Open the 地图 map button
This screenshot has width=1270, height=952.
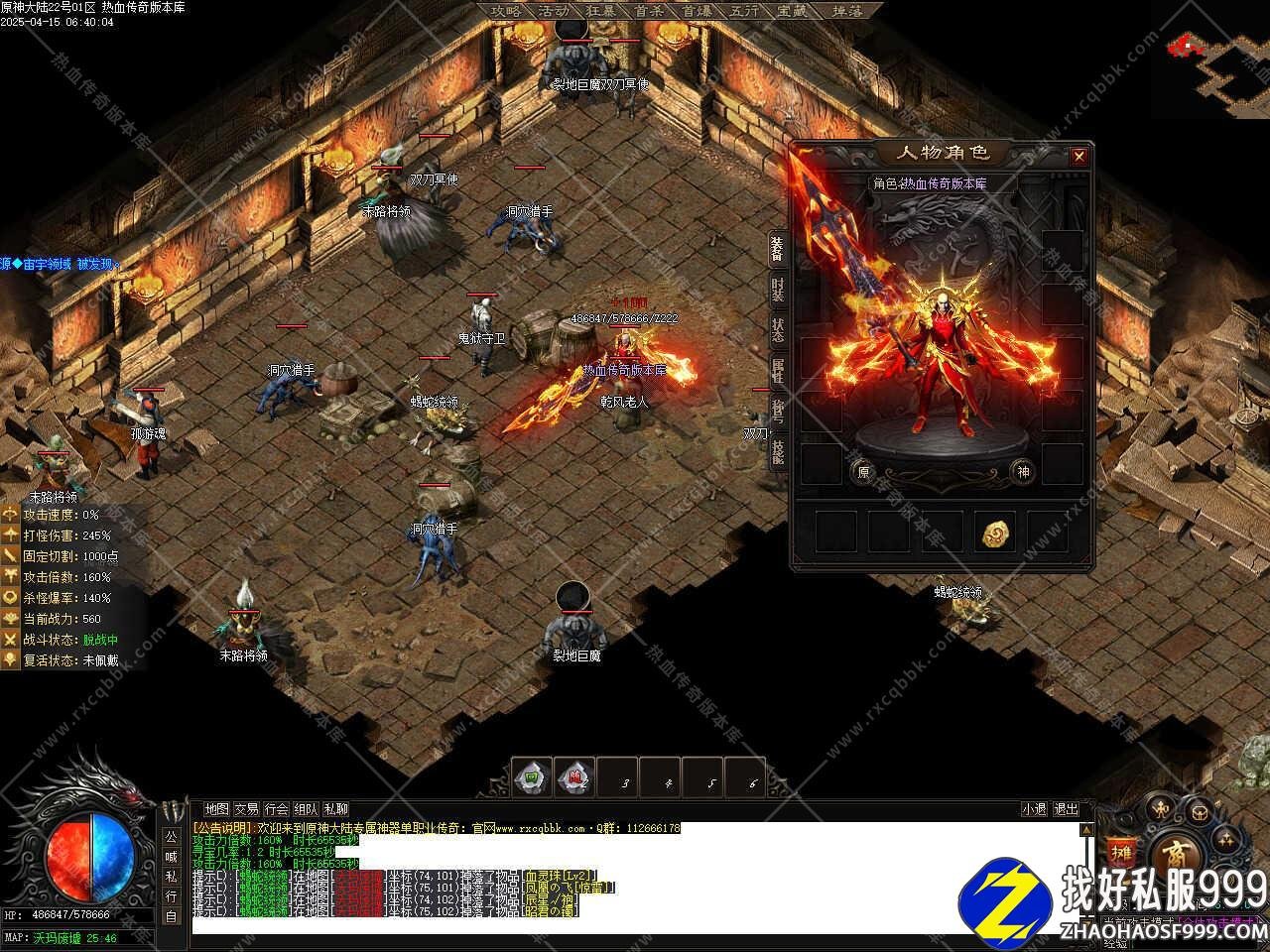tap(216, 809)
